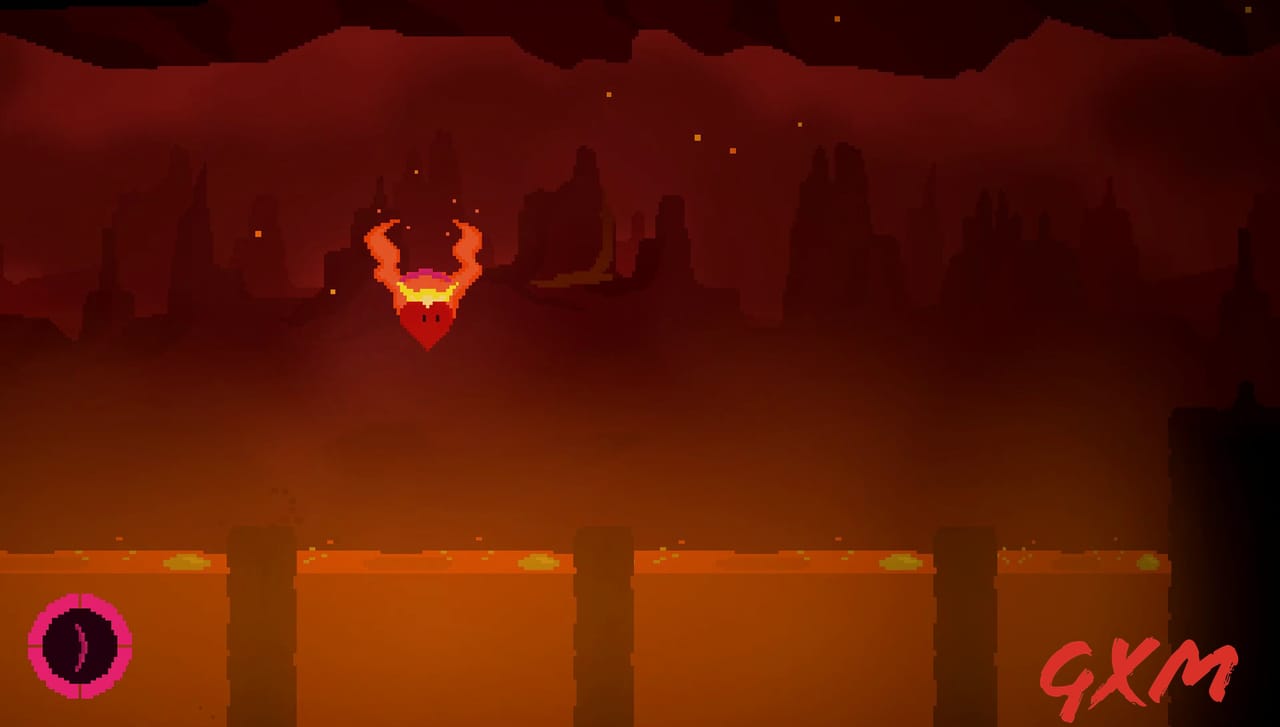The width and height of the screenshot is (1280, 727).
Task: Click the floating ember above the demon
Action: tap(416, 170)
